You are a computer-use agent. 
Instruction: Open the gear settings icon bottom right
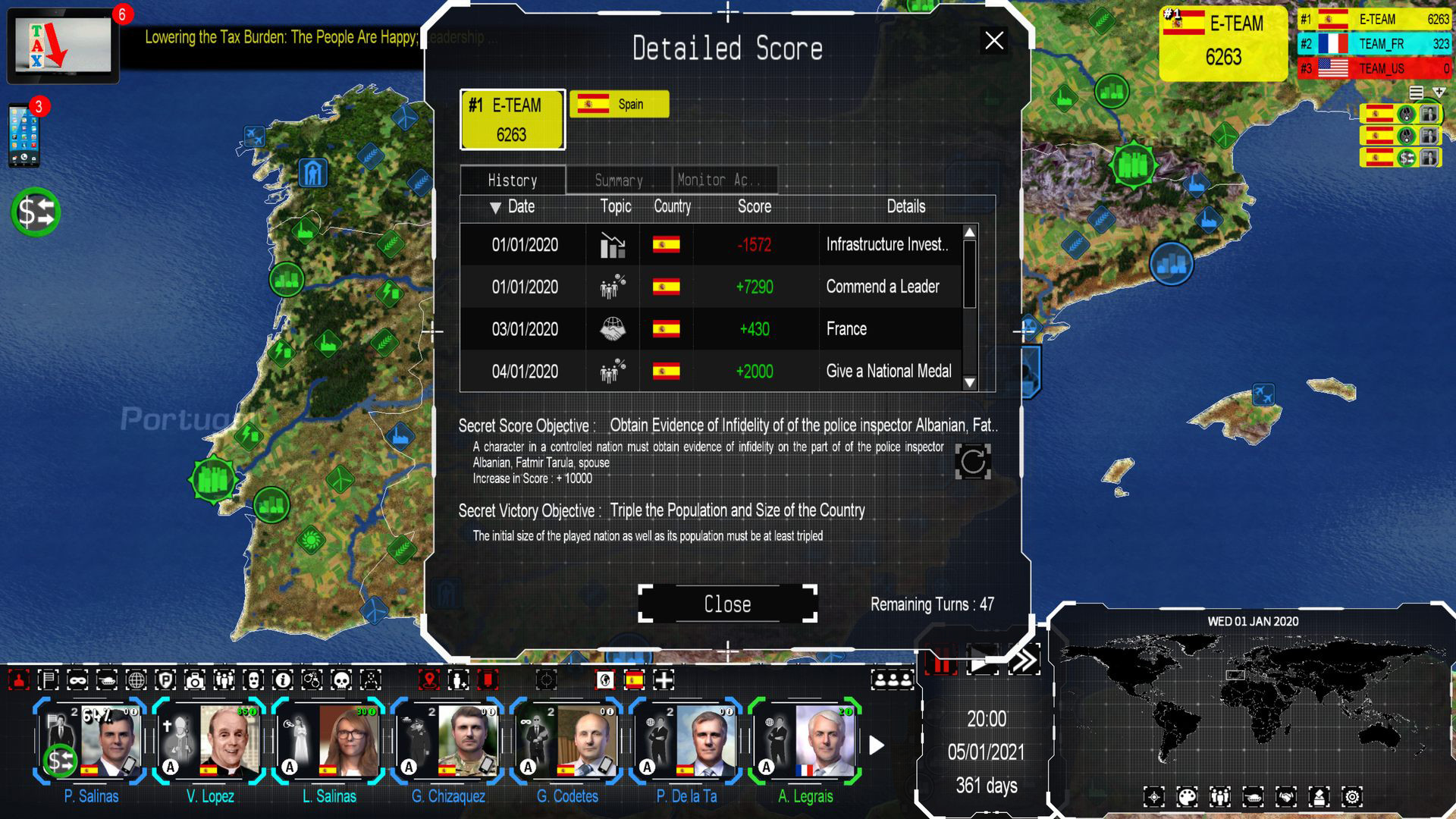click(1351, 798)
